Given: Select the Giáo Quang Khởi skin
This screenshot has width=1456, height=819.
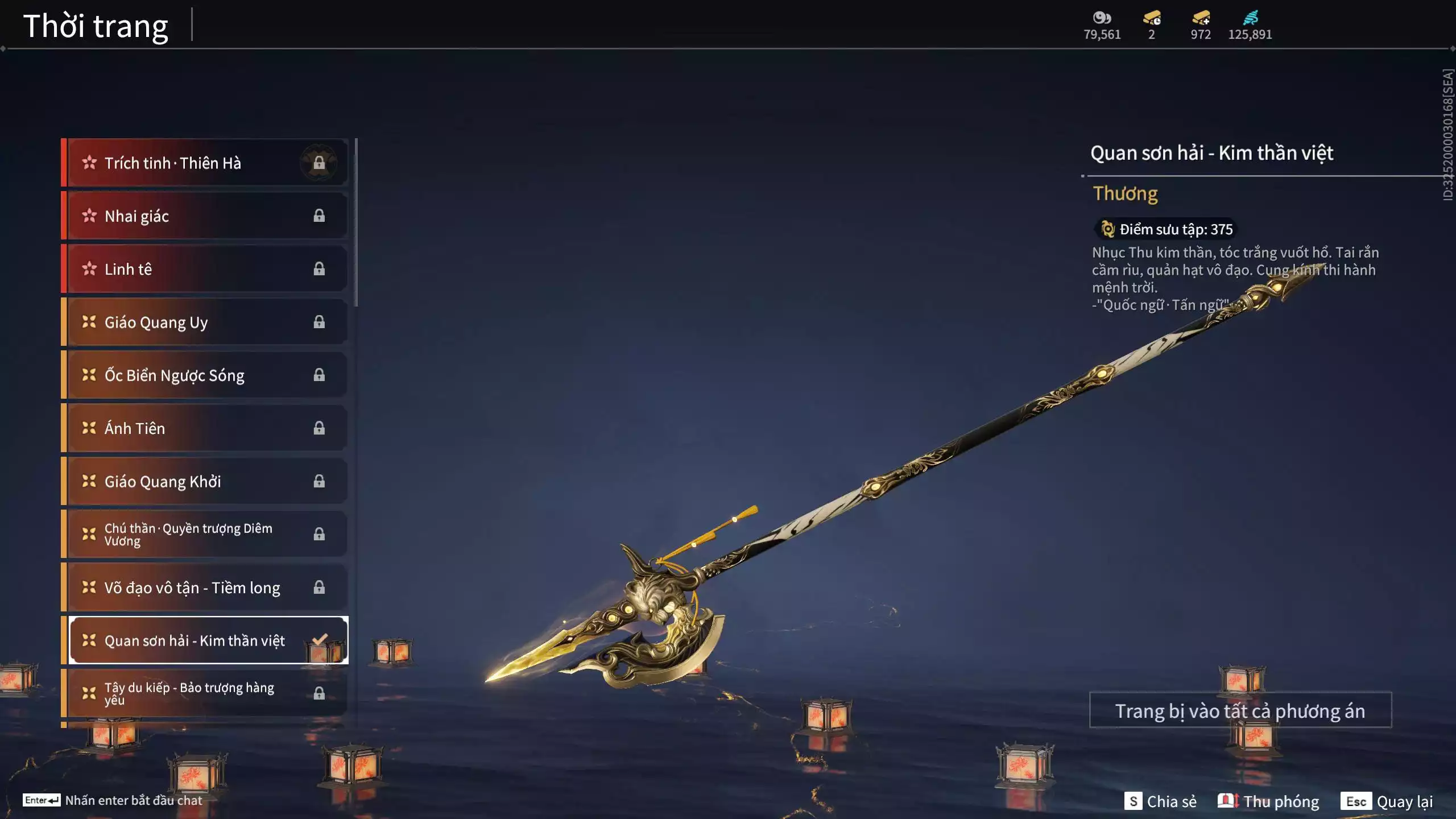Looking at the screenshot, I should [205, 481].
